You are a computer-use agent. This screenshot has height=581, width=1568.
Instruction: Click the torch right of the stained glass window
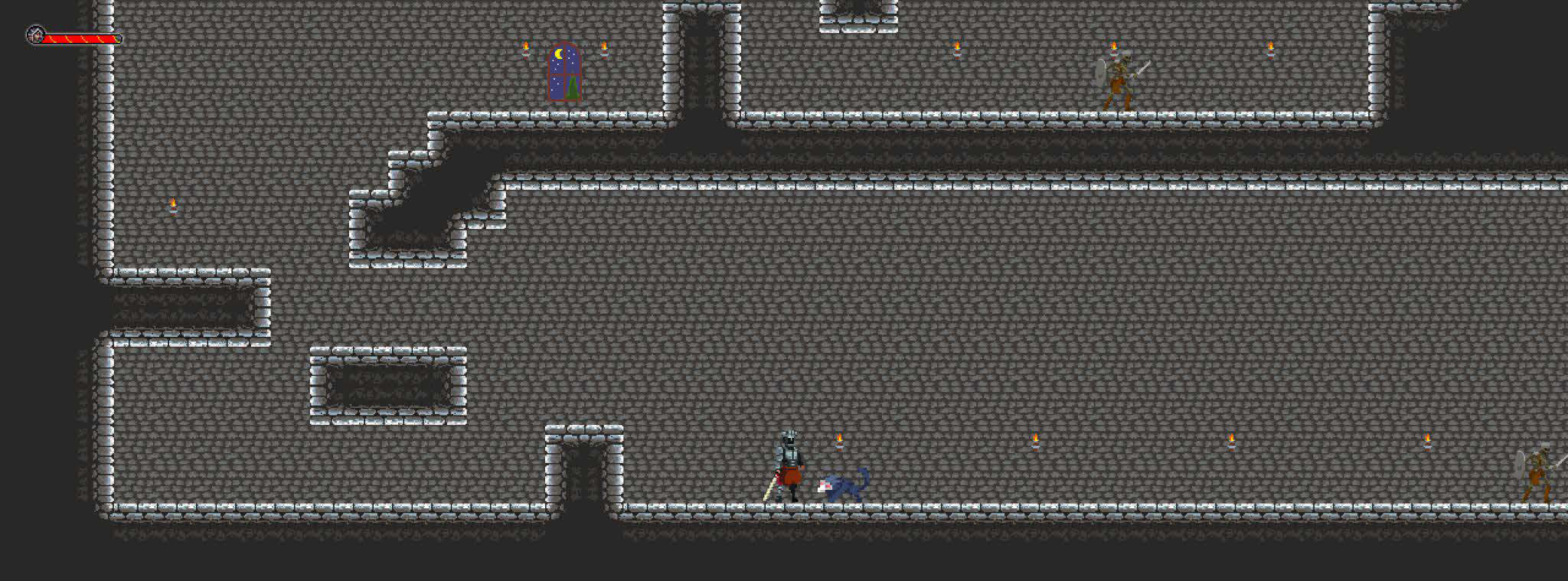coord(605,50)
